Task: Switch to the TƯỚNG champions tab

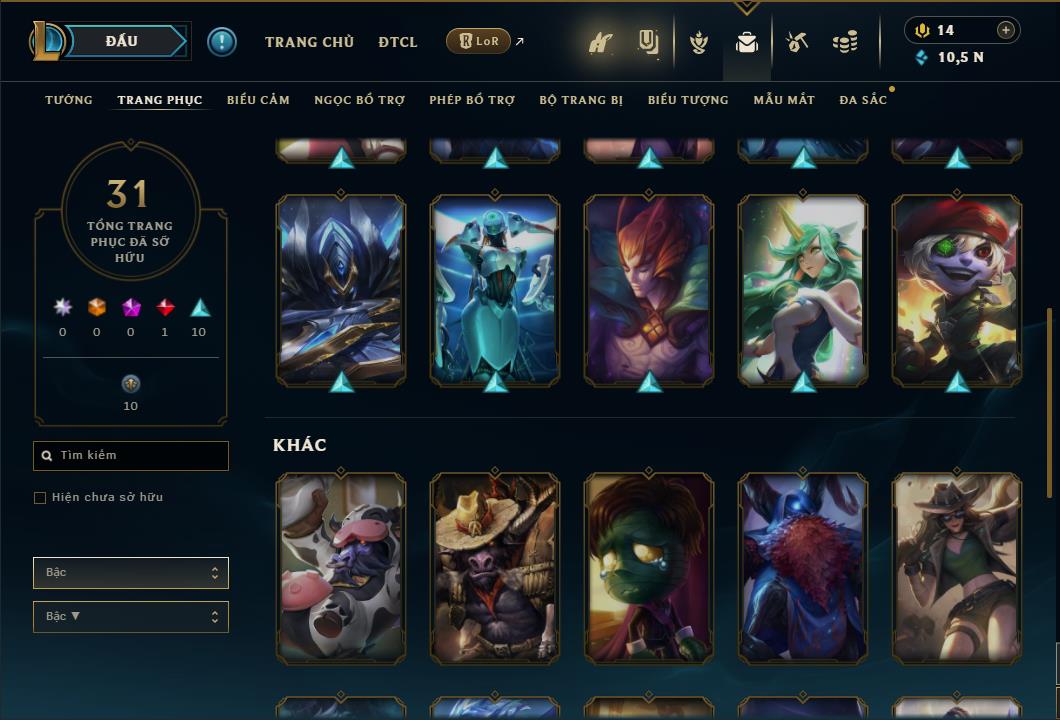Action: (69, 100)
